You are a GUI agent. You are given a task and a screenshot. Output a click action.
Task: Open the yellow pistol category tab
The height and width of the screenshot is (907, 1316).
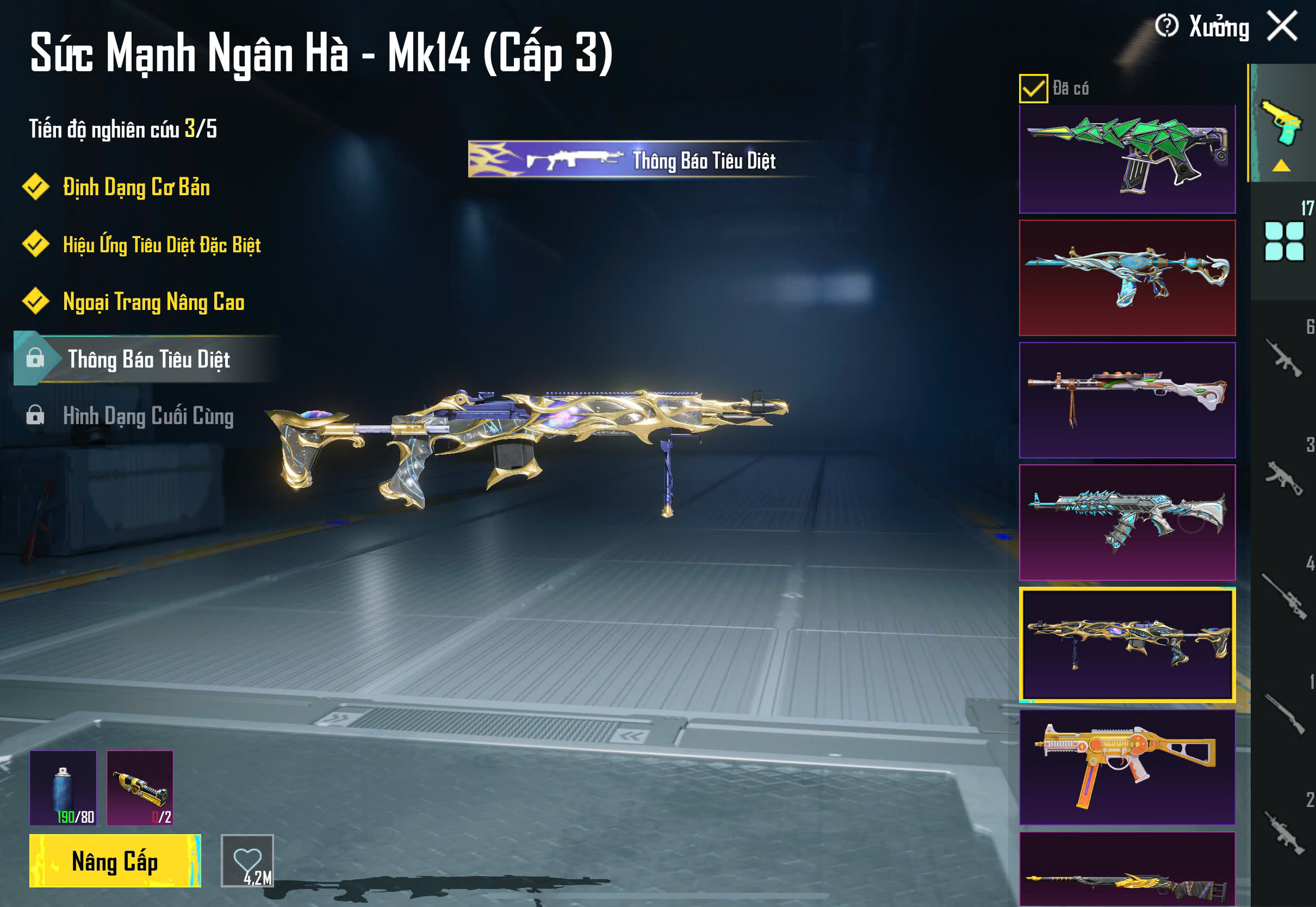[1282, 124]
